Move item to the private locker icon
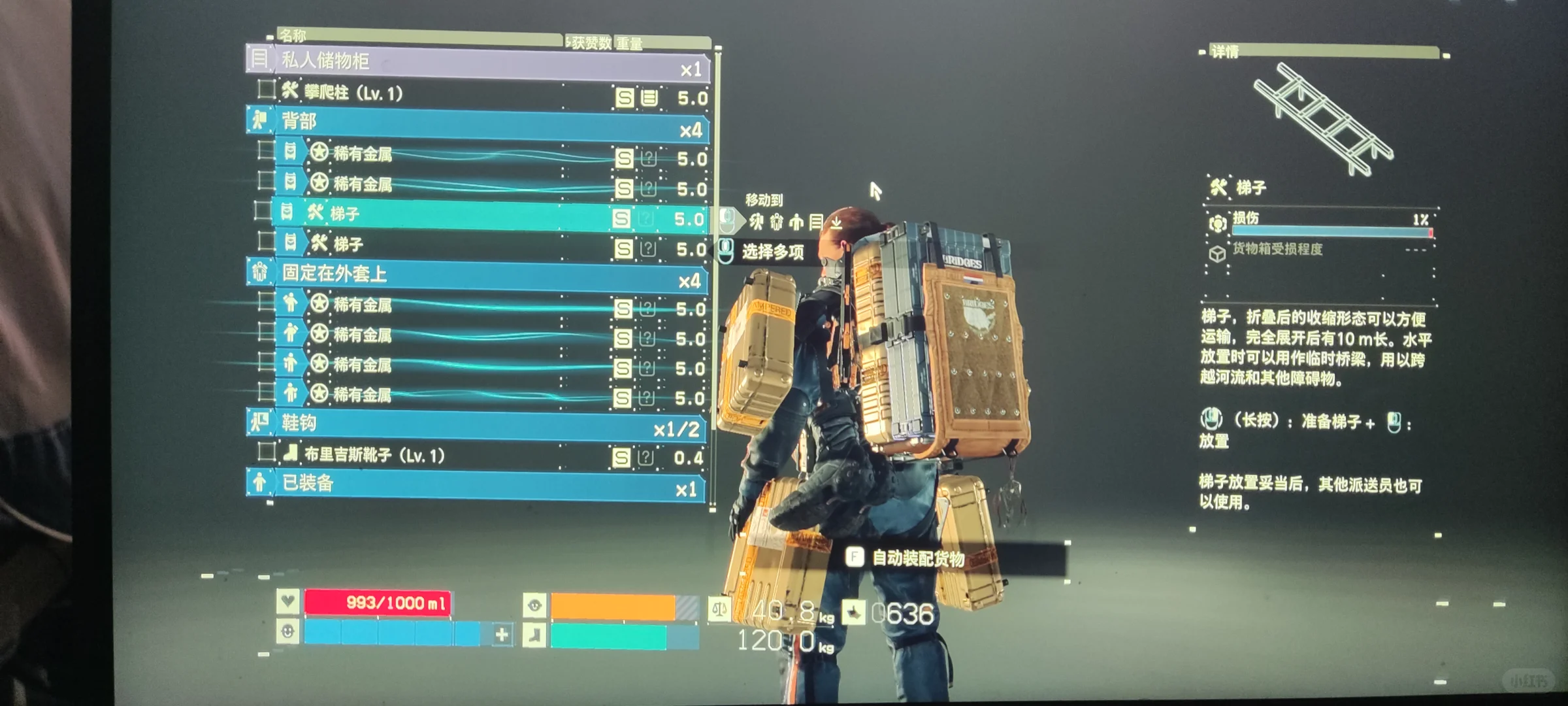The width and height of the screenshot is (1568, 706). coord(816,222)
